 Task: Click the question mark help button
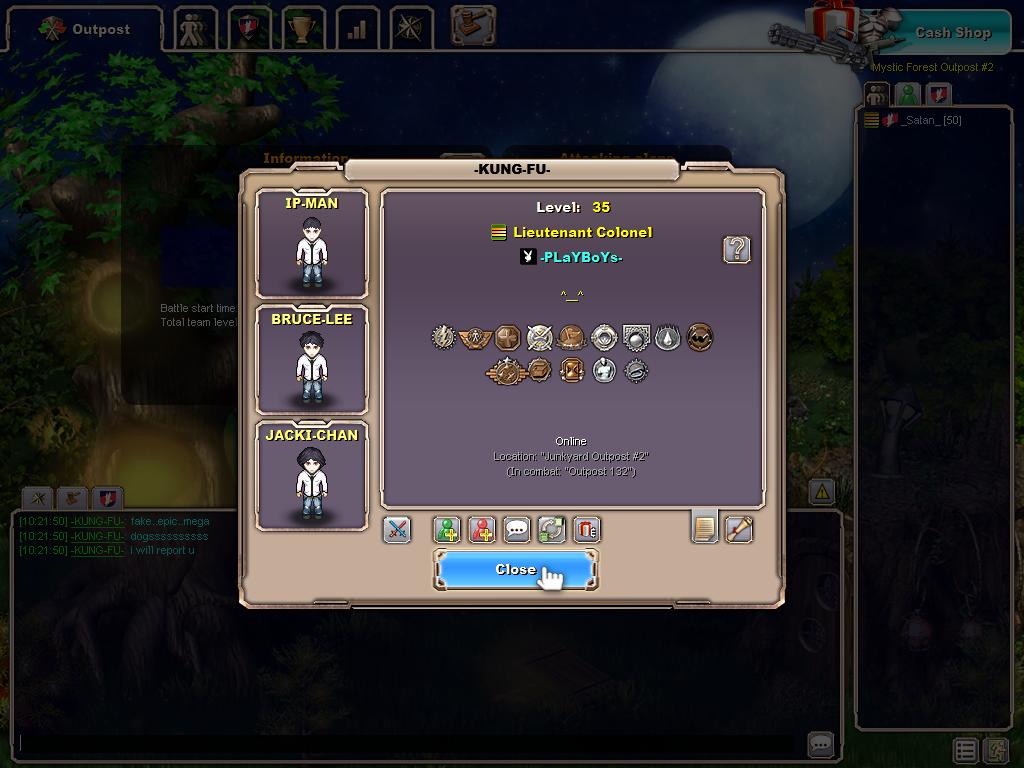pos(737,249)
